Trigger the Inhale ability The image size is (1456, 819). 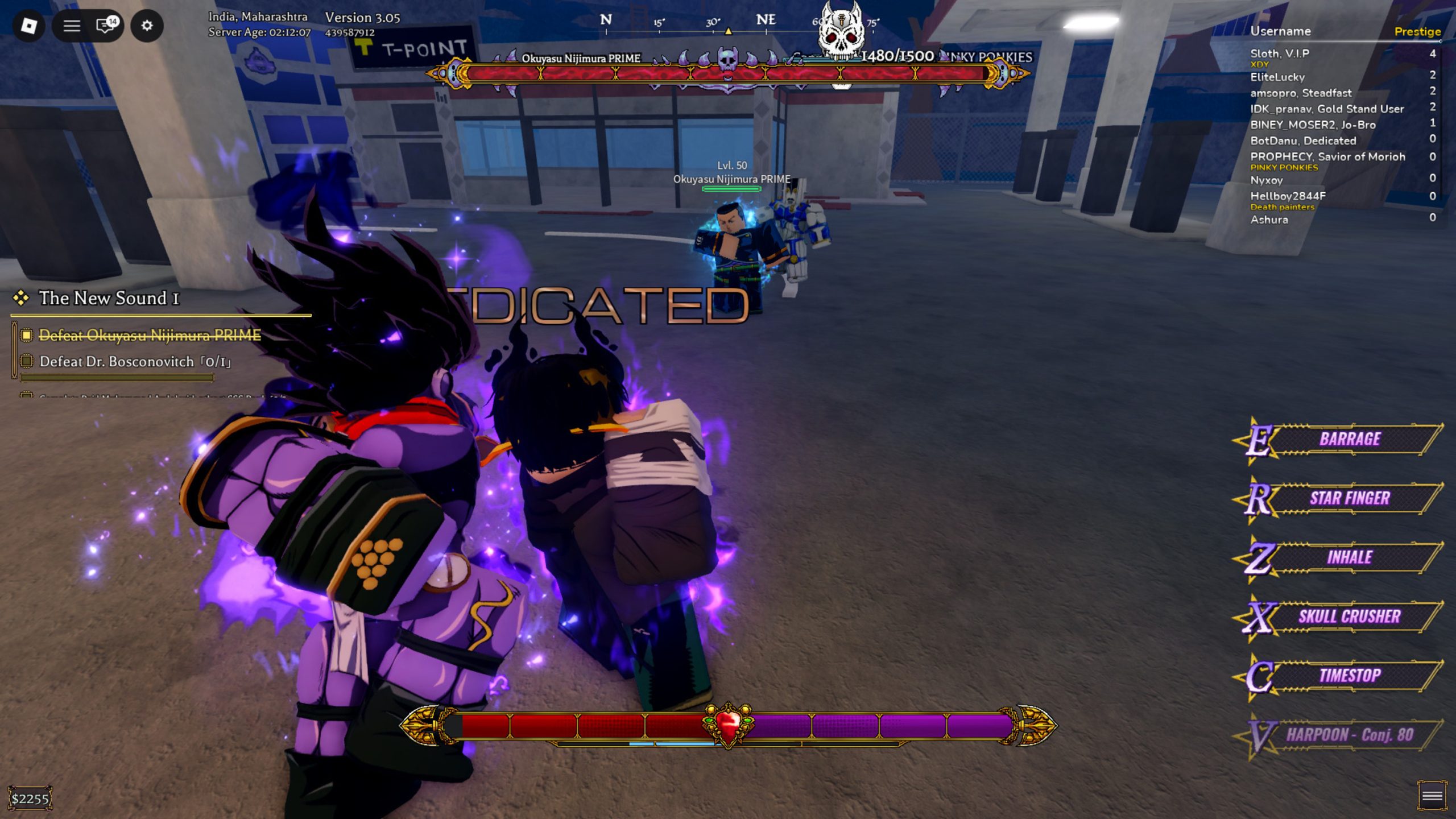pos(1349,557)
